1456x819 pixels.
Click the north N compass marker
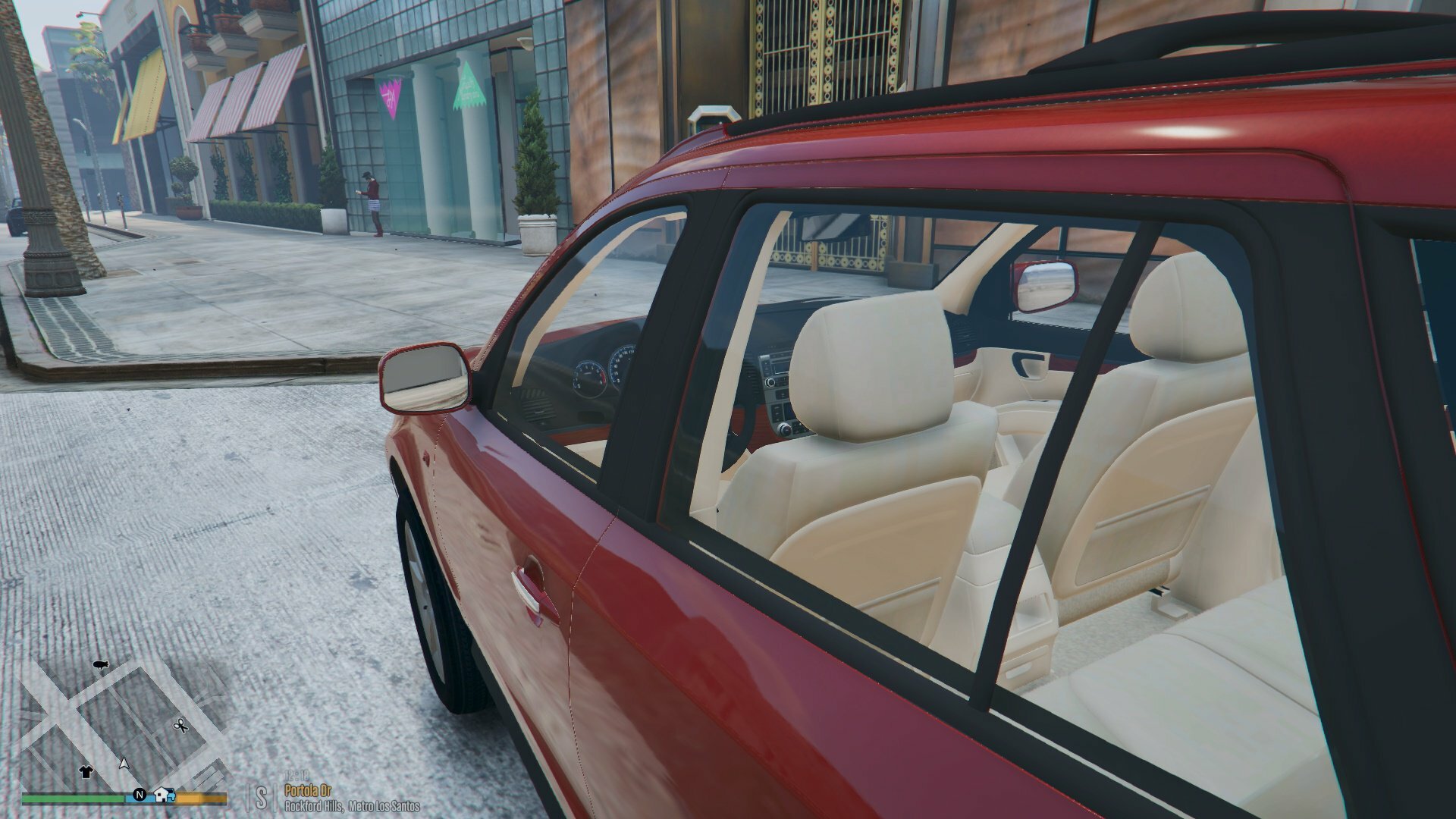click(x=140, y=795)
